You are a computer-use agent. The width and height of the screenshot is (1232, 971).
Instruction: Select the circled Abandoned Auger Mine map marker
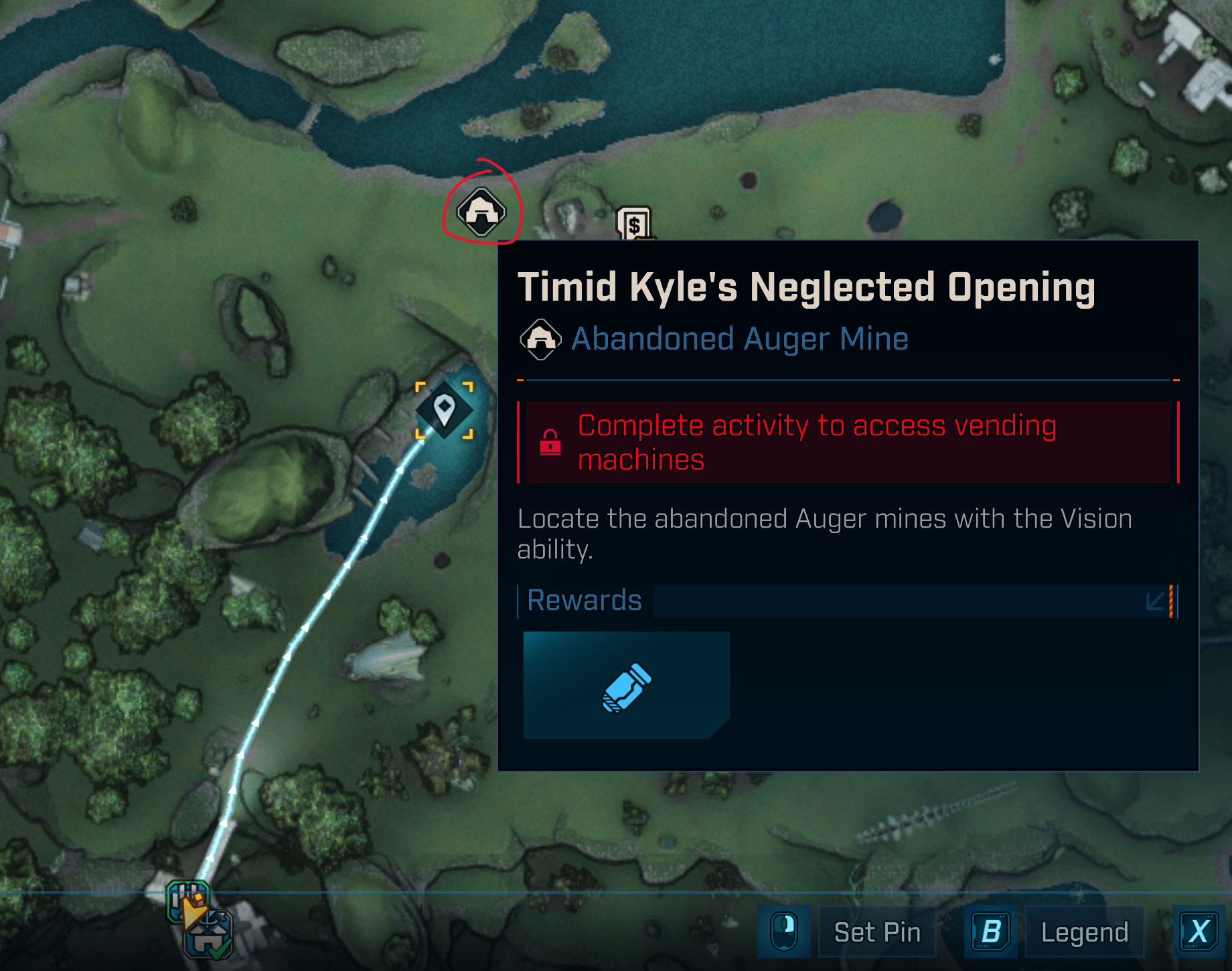point(481,212)
